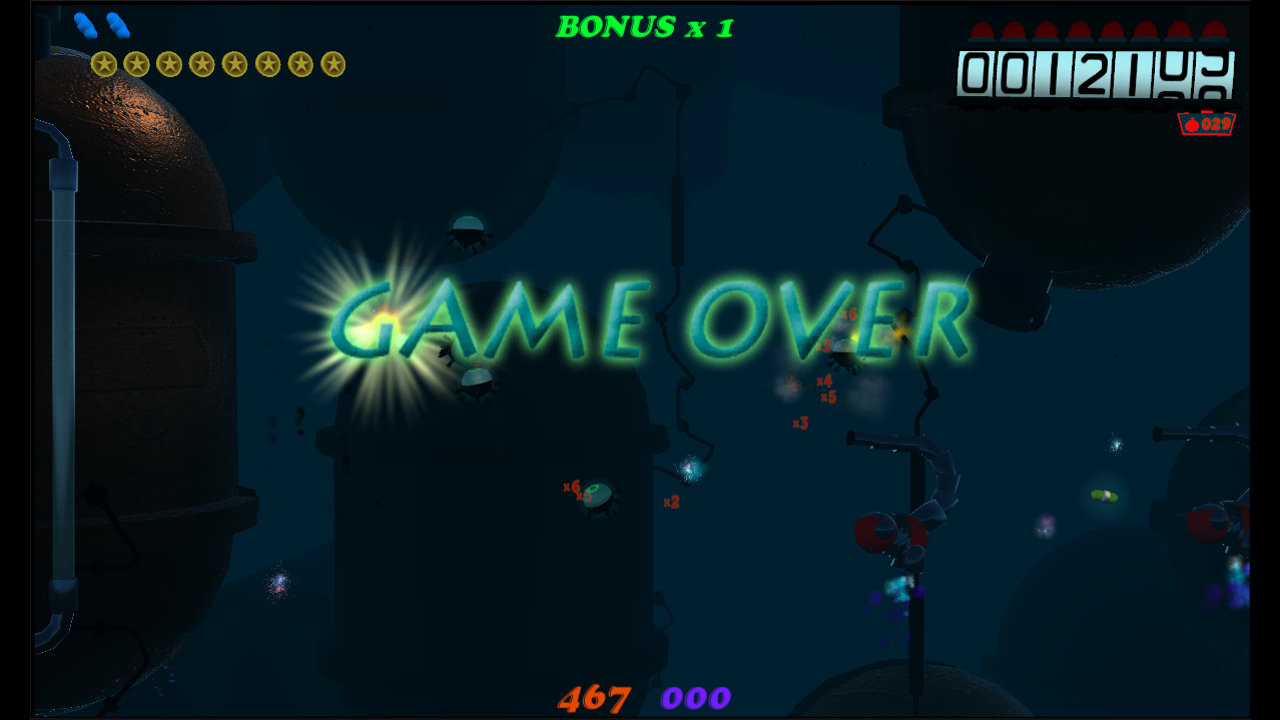Expand the x6 multiplier label near the glow
This screenshot has width=1280, height=720.
pos(851,314)
